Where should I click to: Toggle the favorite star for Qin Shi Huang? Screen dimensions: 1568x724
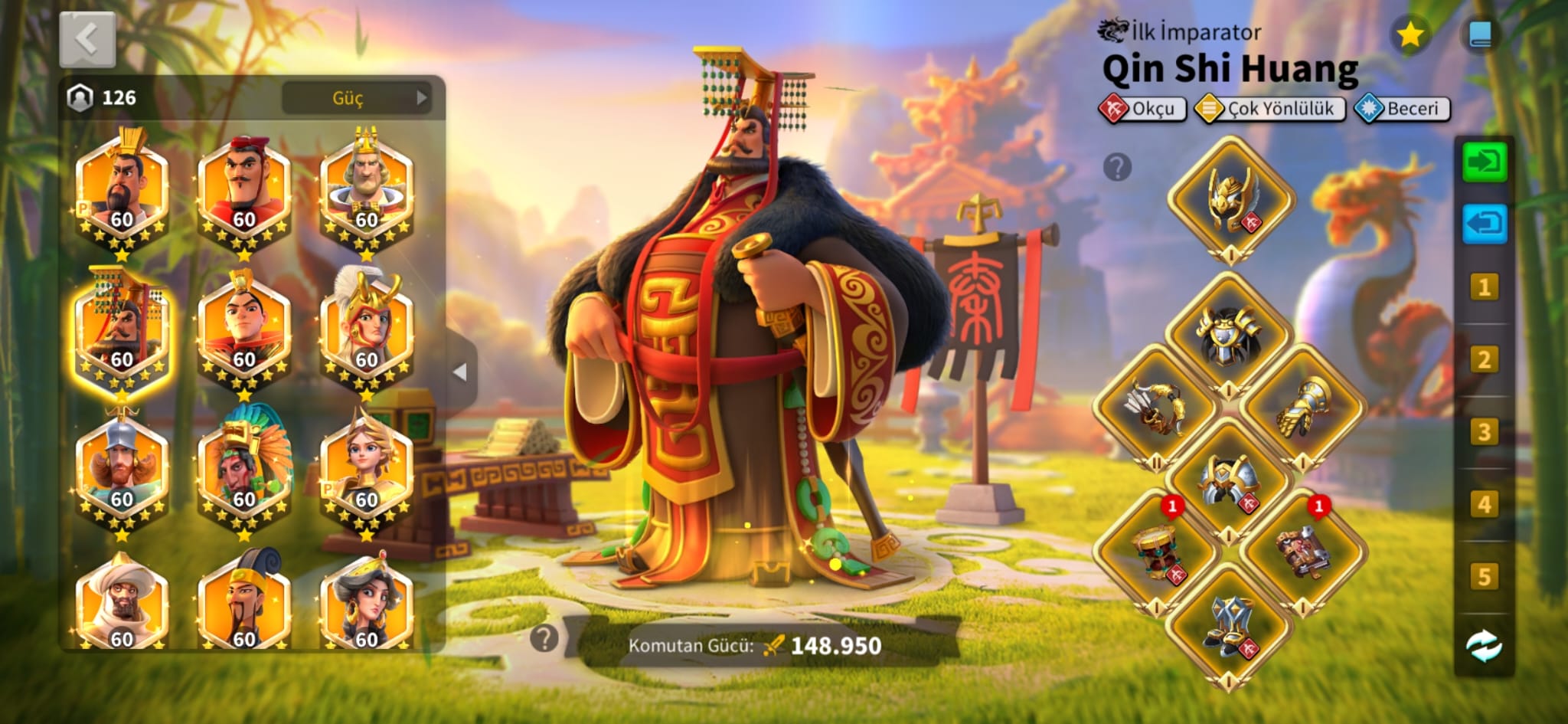point(1410,35)
